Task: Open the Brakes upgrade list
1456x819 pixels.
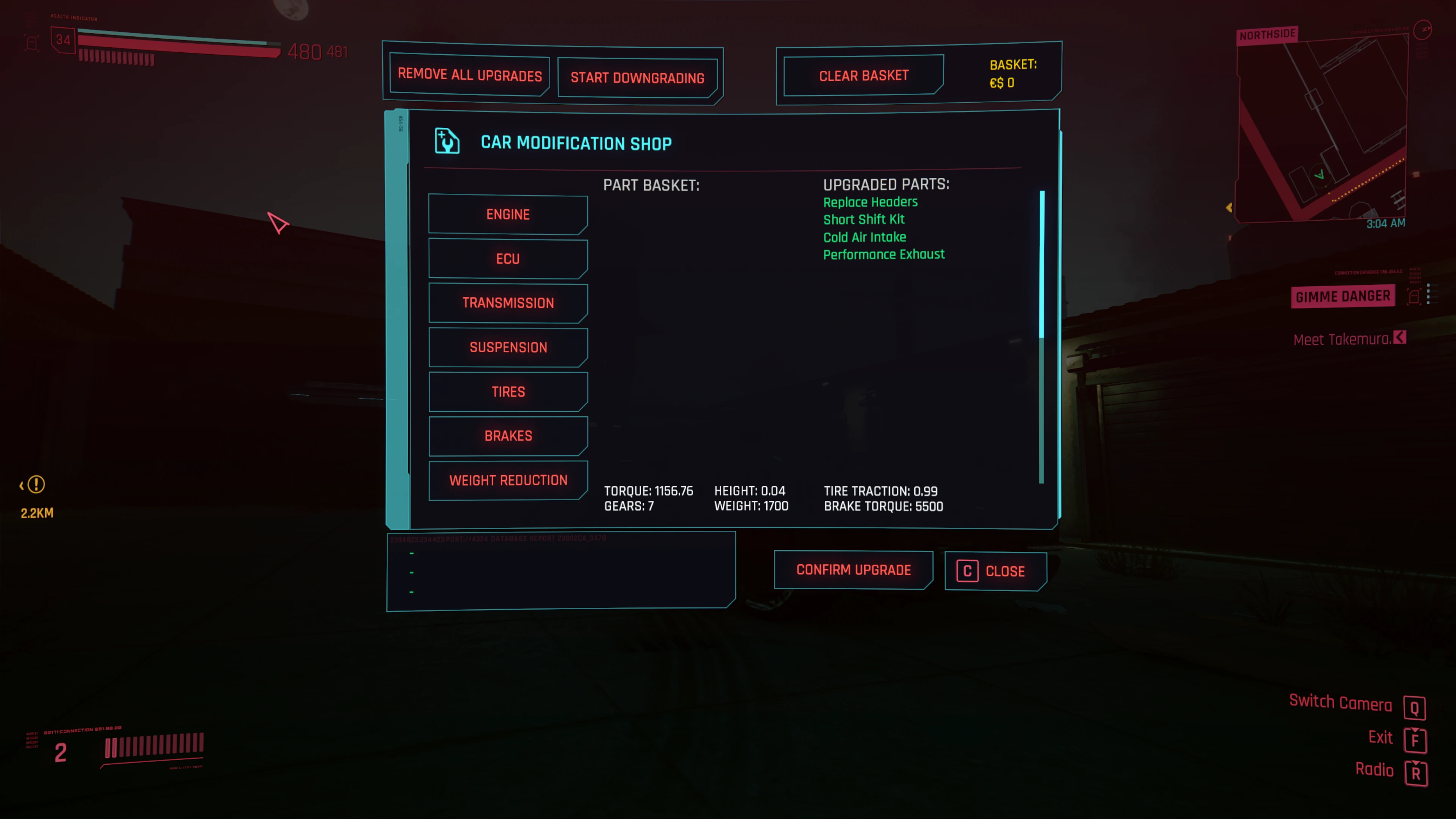Action: [x=508, y=436]
